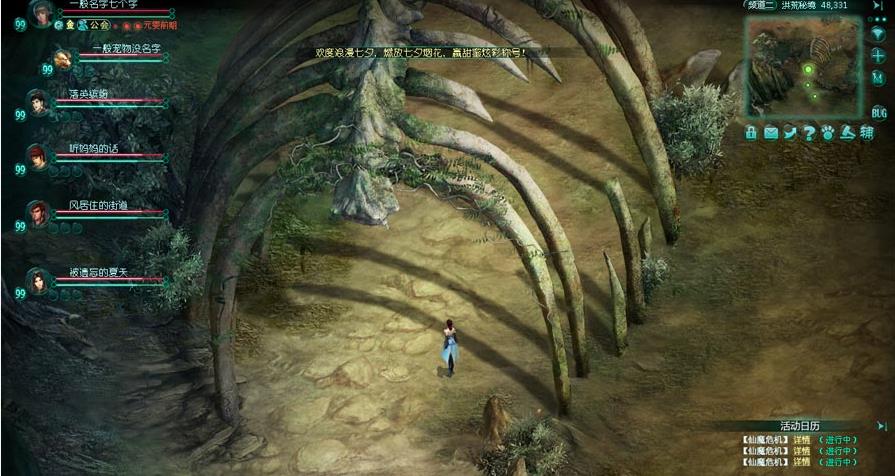This screenshot has width=895, height=476.
Task: Open the paw print pet icon
Action: (x=828, y=132)
